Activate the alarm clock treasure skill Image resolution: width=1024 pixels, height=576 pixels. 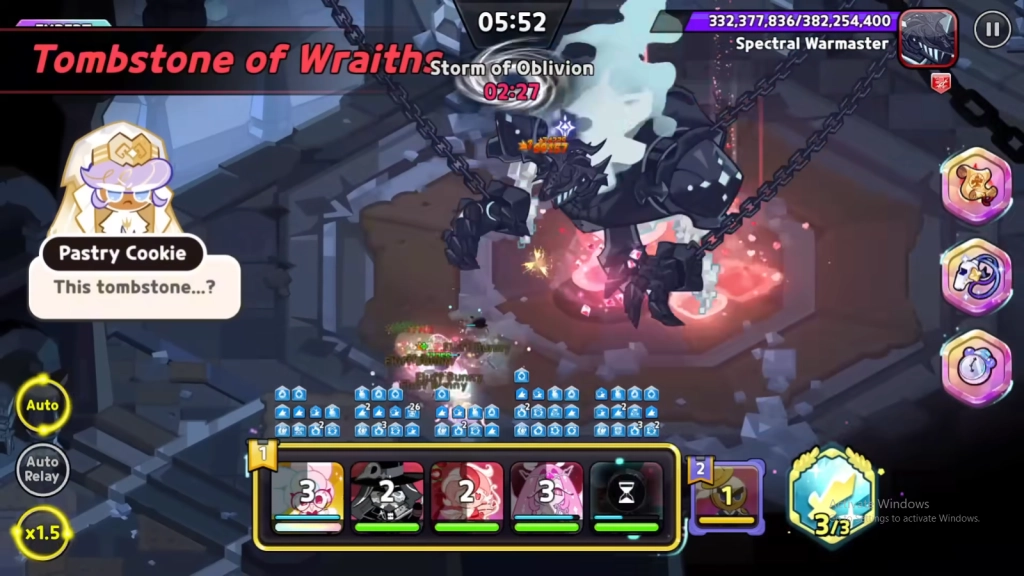coord(976,367)
